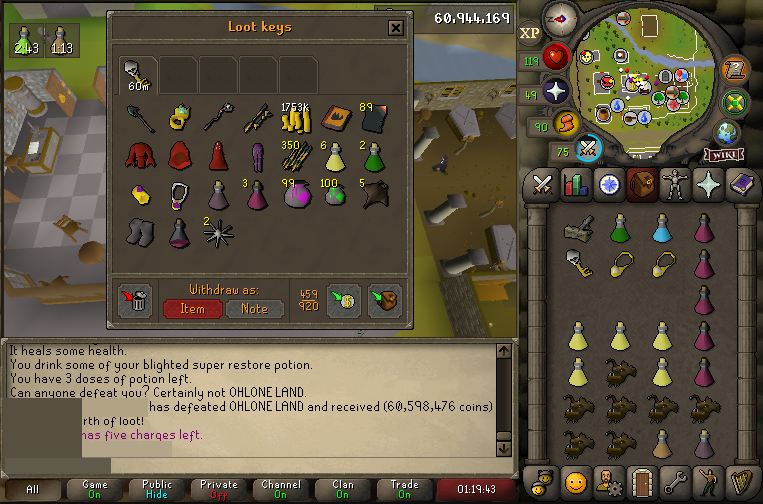Open the Wiki lookup button

(722, 155)
